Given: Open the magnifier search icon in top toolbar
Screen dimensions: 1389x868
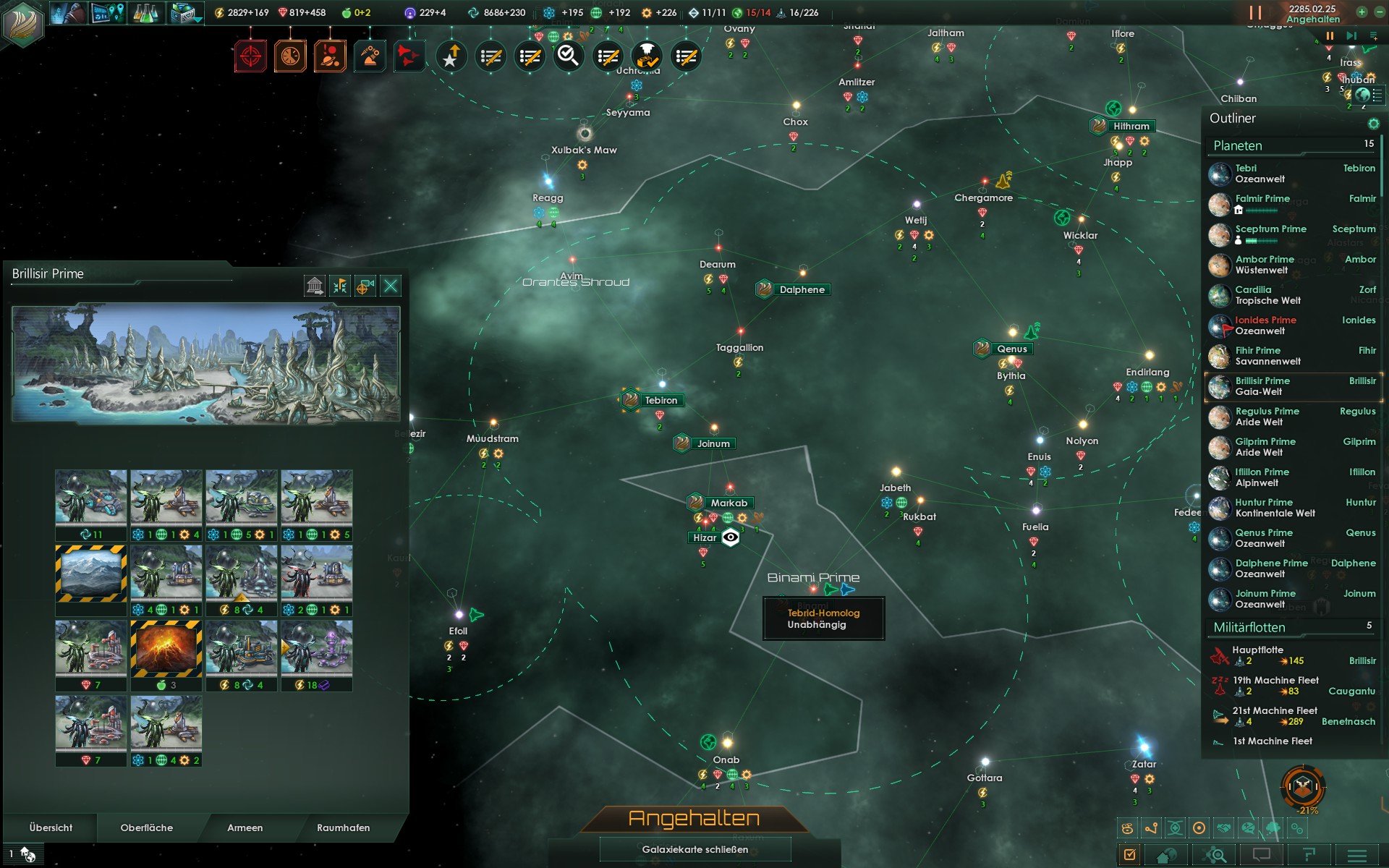Looking at the screenshot, I should (569, 56).
